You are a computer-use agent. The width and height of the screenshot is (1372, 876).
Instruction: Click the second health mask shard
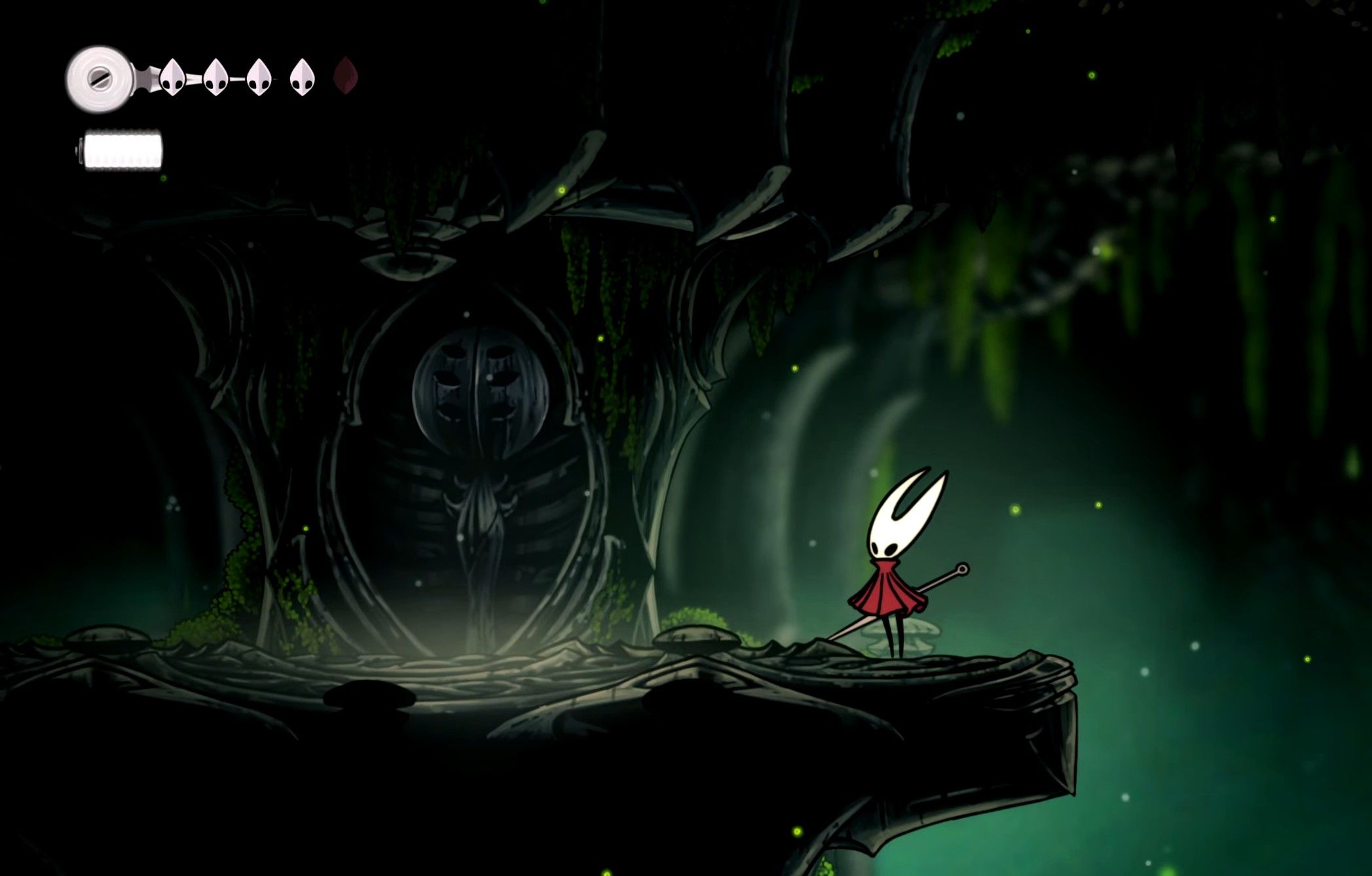click(x=214, y=79)
